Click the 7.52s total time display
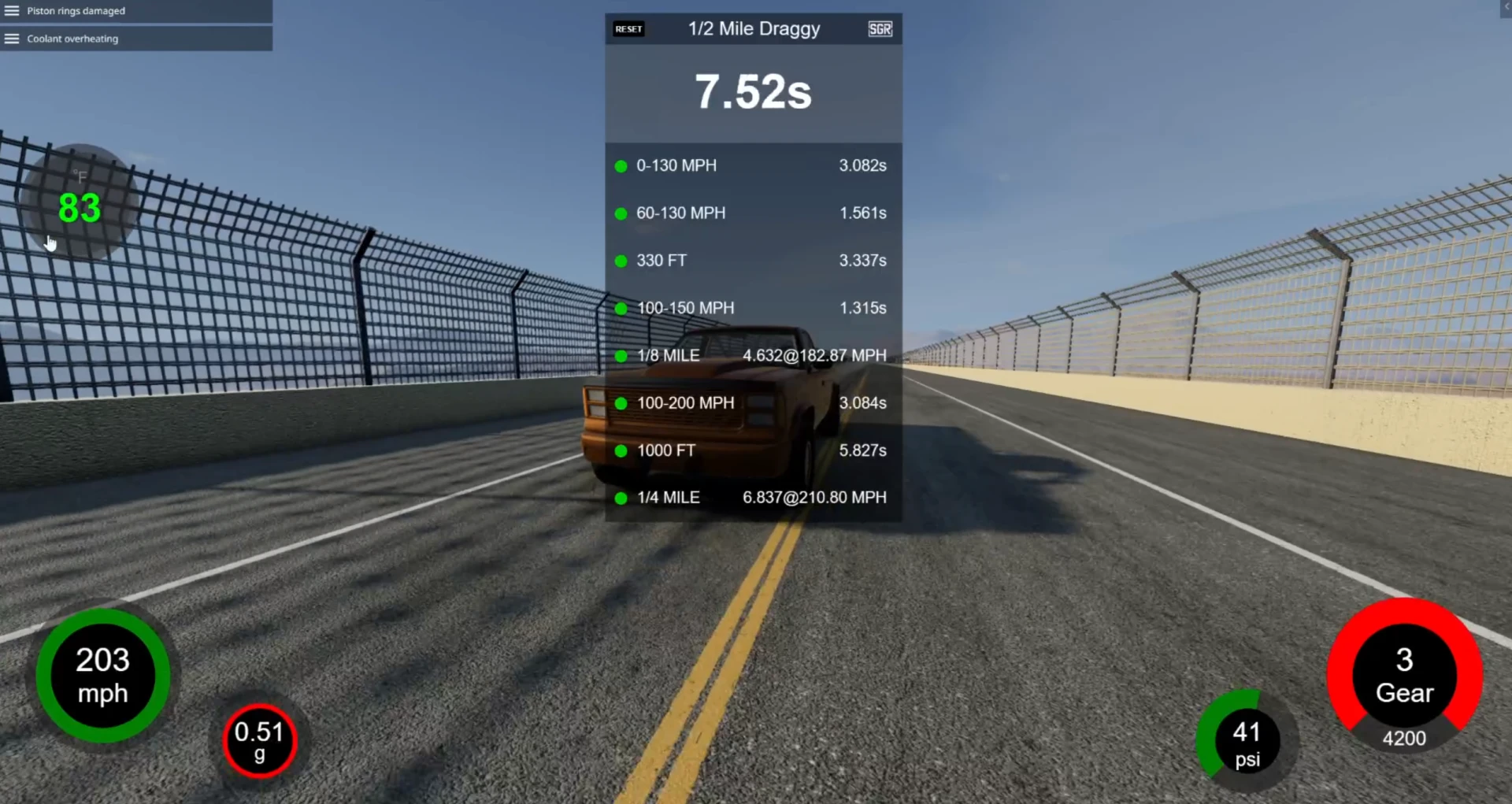Screen dimensions: 1512x804 tap(753, 91)
